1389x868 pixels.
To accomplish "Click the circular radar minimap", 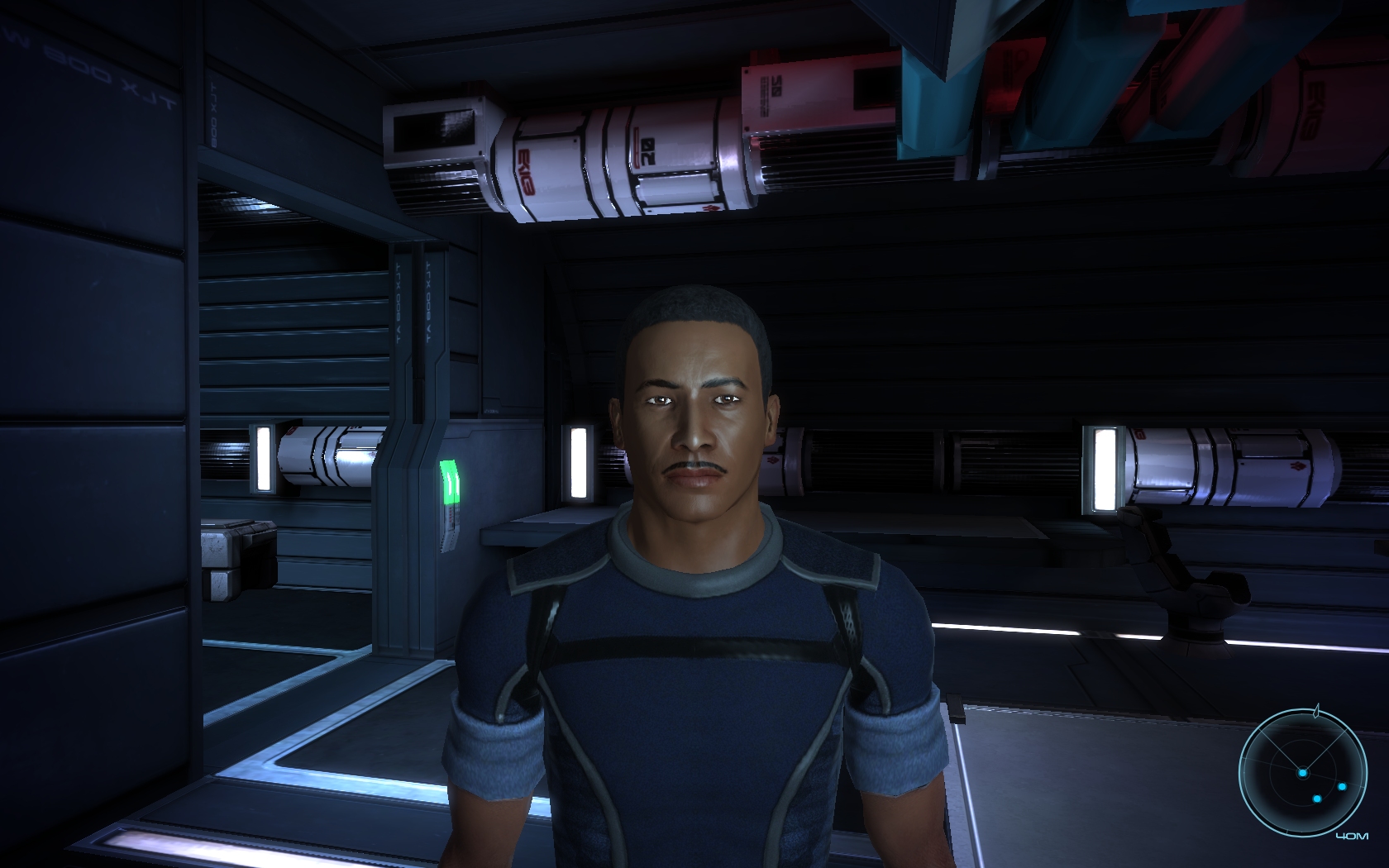I will (x=1302, y=773).
